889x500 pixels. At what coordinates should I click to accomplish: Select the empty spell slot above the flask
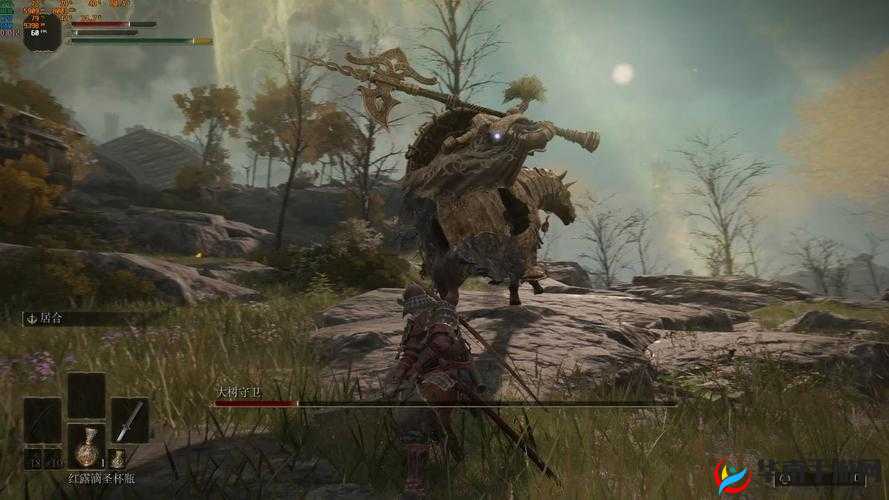coord(86,394)
